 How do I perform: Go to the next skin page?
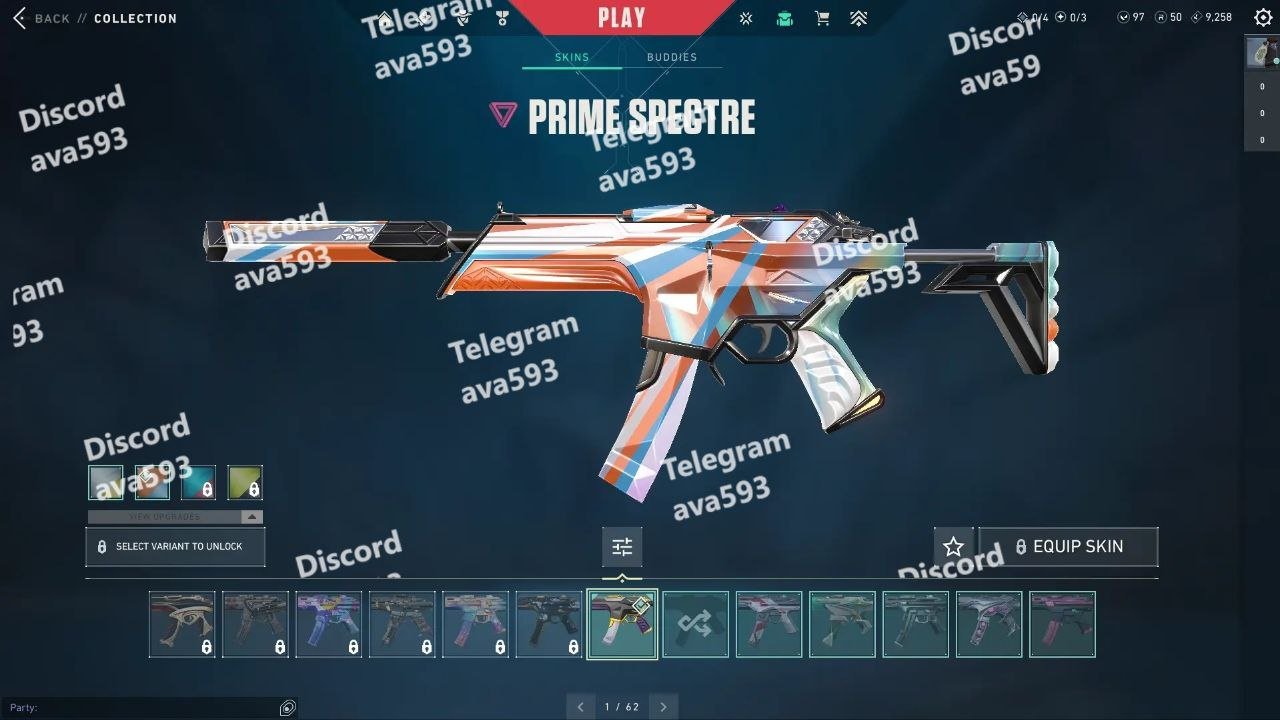[x=662, y=707]
